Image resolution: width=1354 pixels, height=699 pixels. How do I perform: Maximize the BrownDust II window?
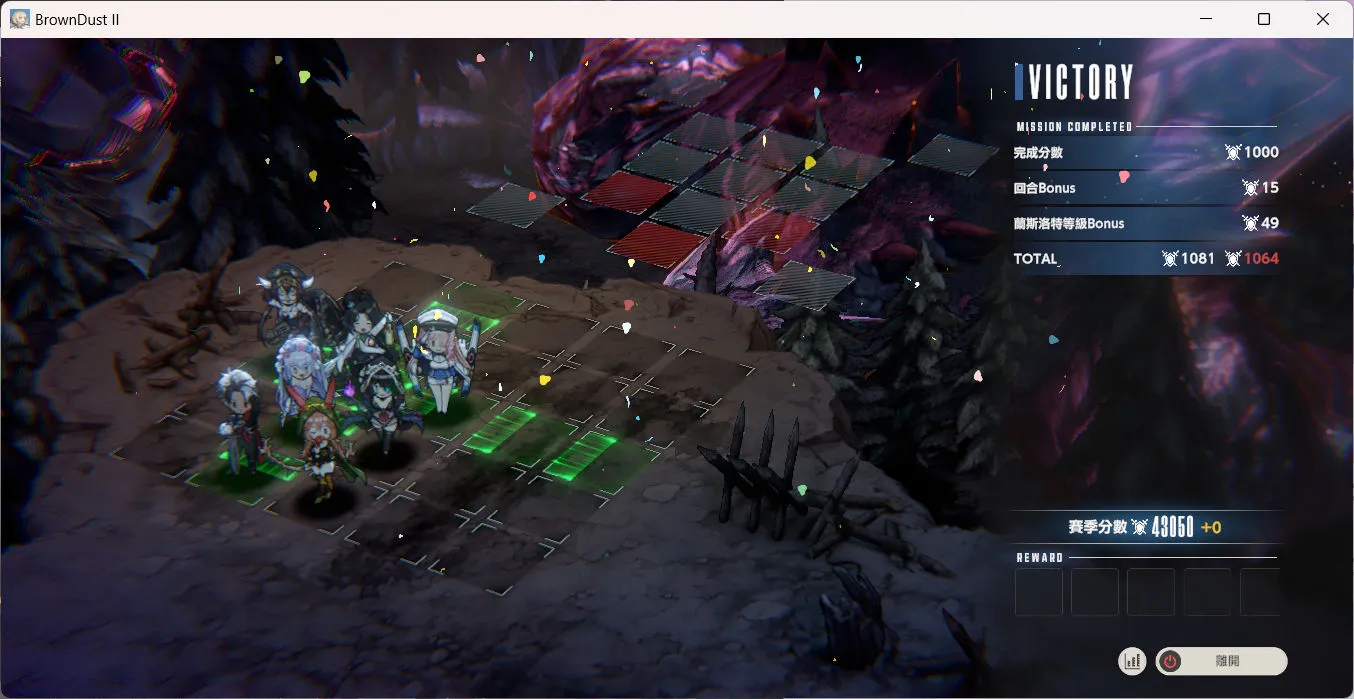(1264, 19)
